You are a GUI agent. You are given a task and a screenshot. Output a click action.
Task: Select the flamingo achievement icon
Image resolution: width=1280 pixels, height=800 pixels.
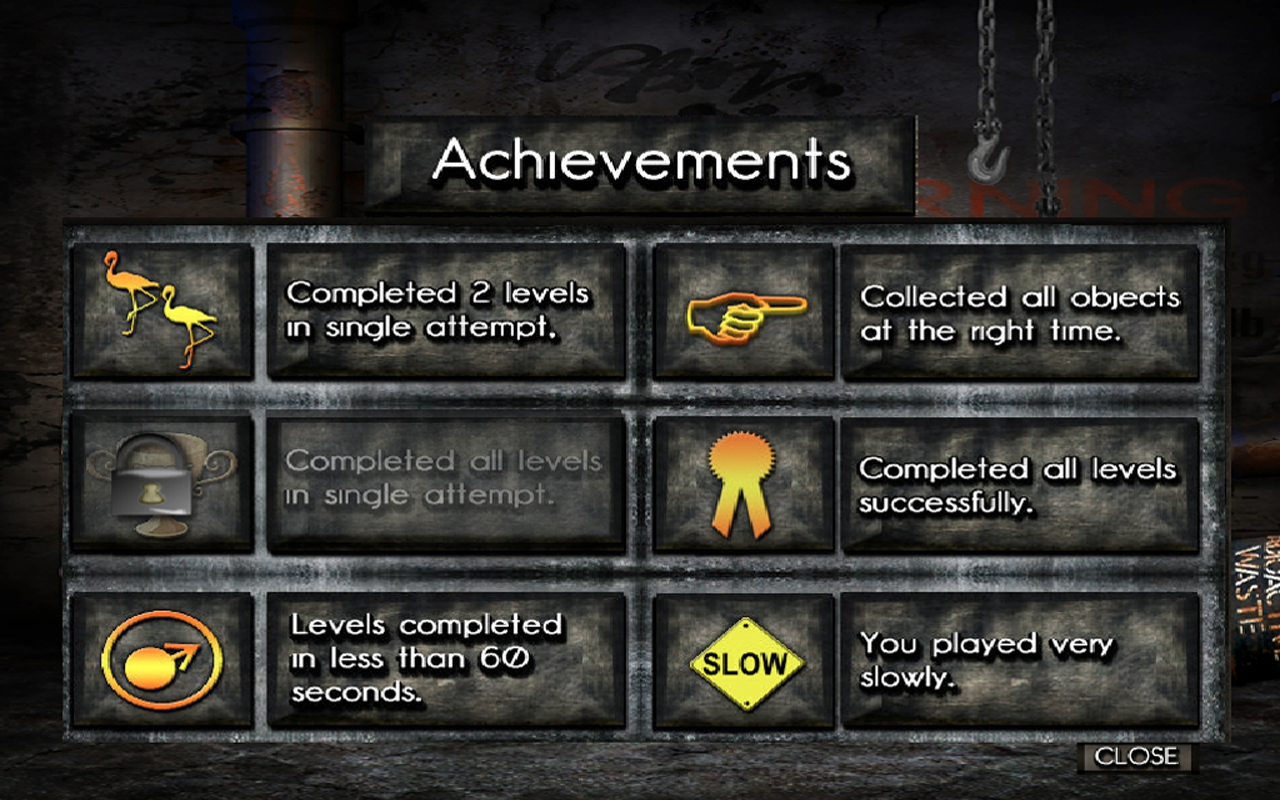click(x=160, y=310)
